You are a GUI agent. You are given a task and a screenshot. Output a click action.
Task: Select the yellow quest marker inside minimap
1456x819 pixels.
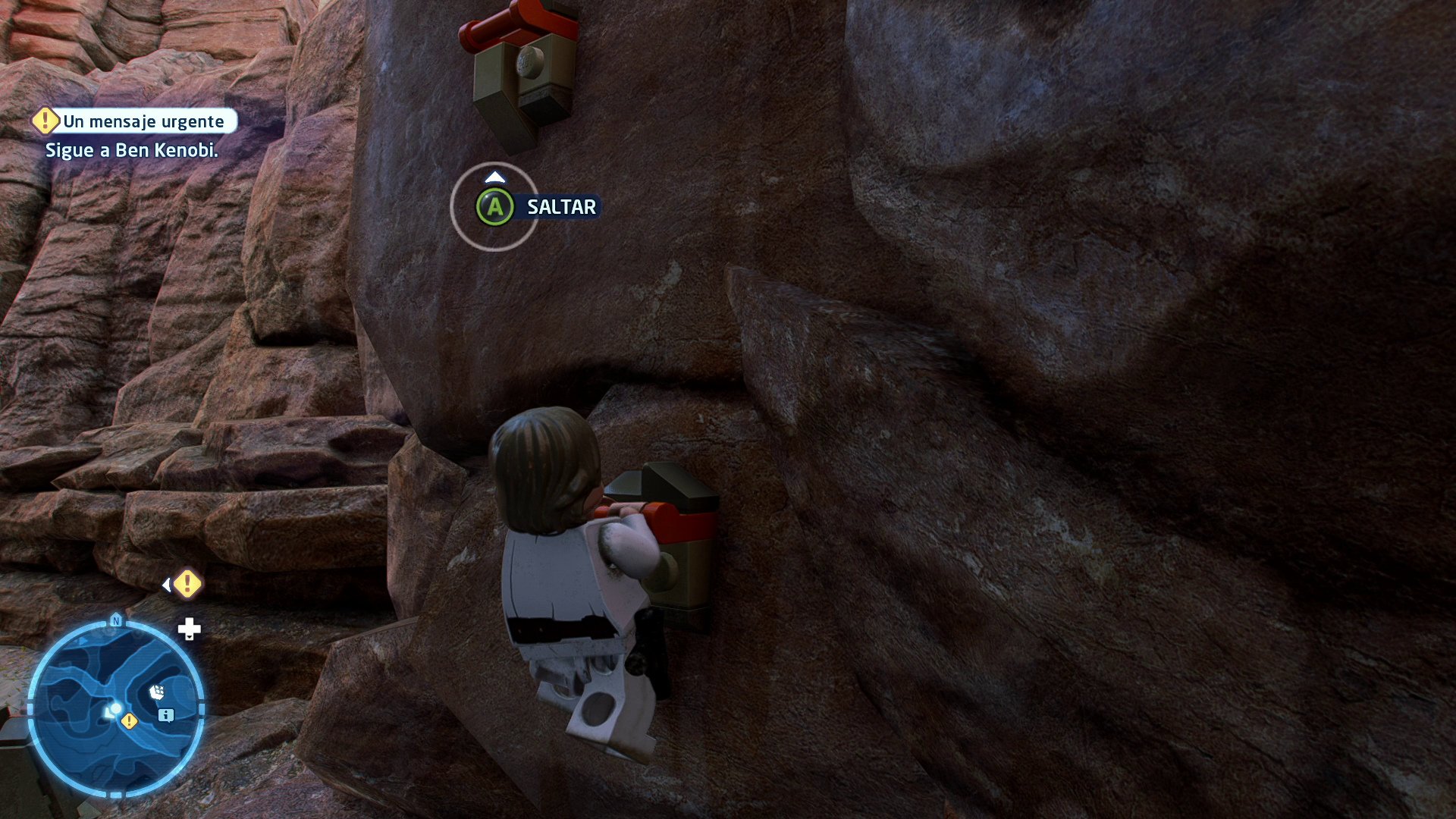129,721
